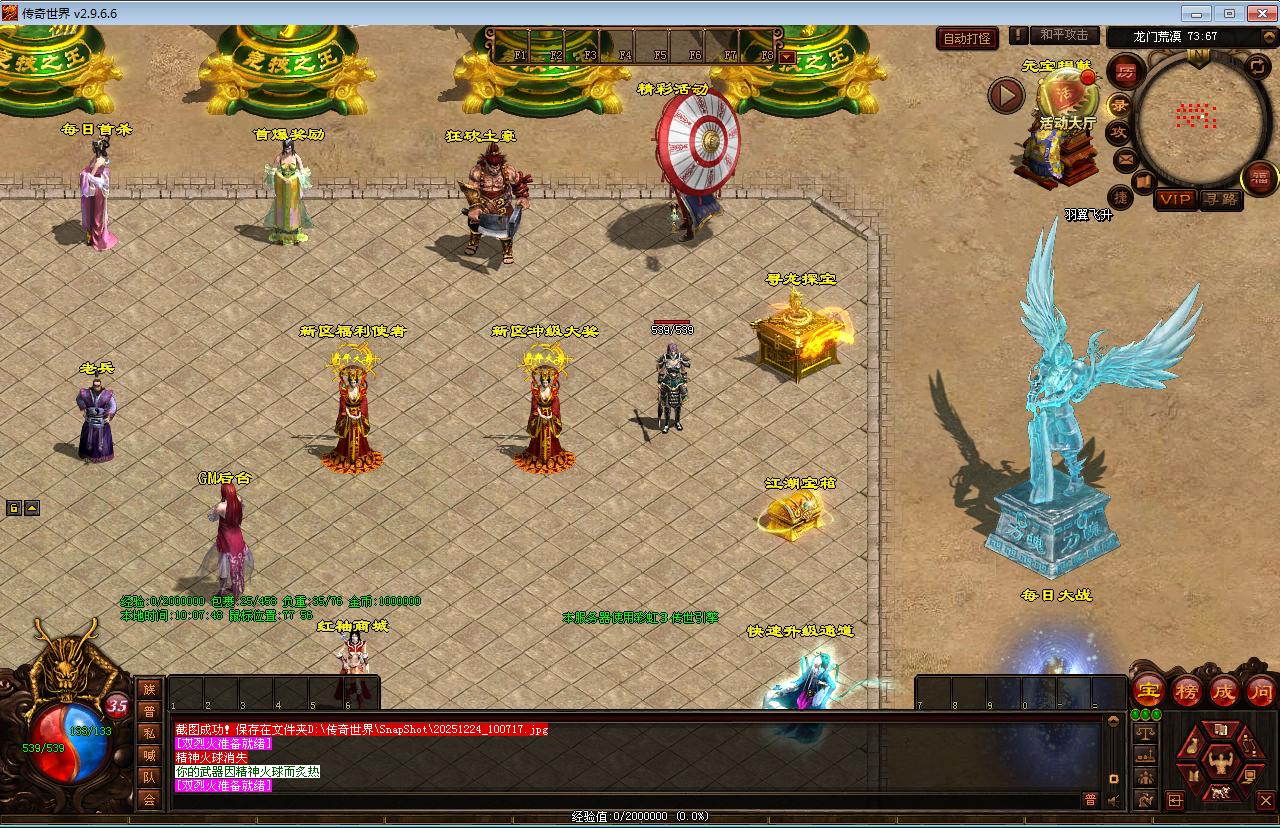
Task: Show the 榜 rankings panel
Action: (x=1187, y=690)
